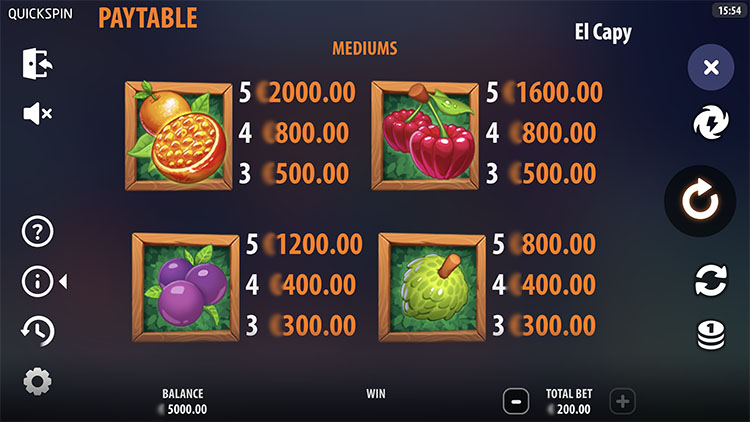
Task: Open settings via the gear icon
Action: pos(37,381)
